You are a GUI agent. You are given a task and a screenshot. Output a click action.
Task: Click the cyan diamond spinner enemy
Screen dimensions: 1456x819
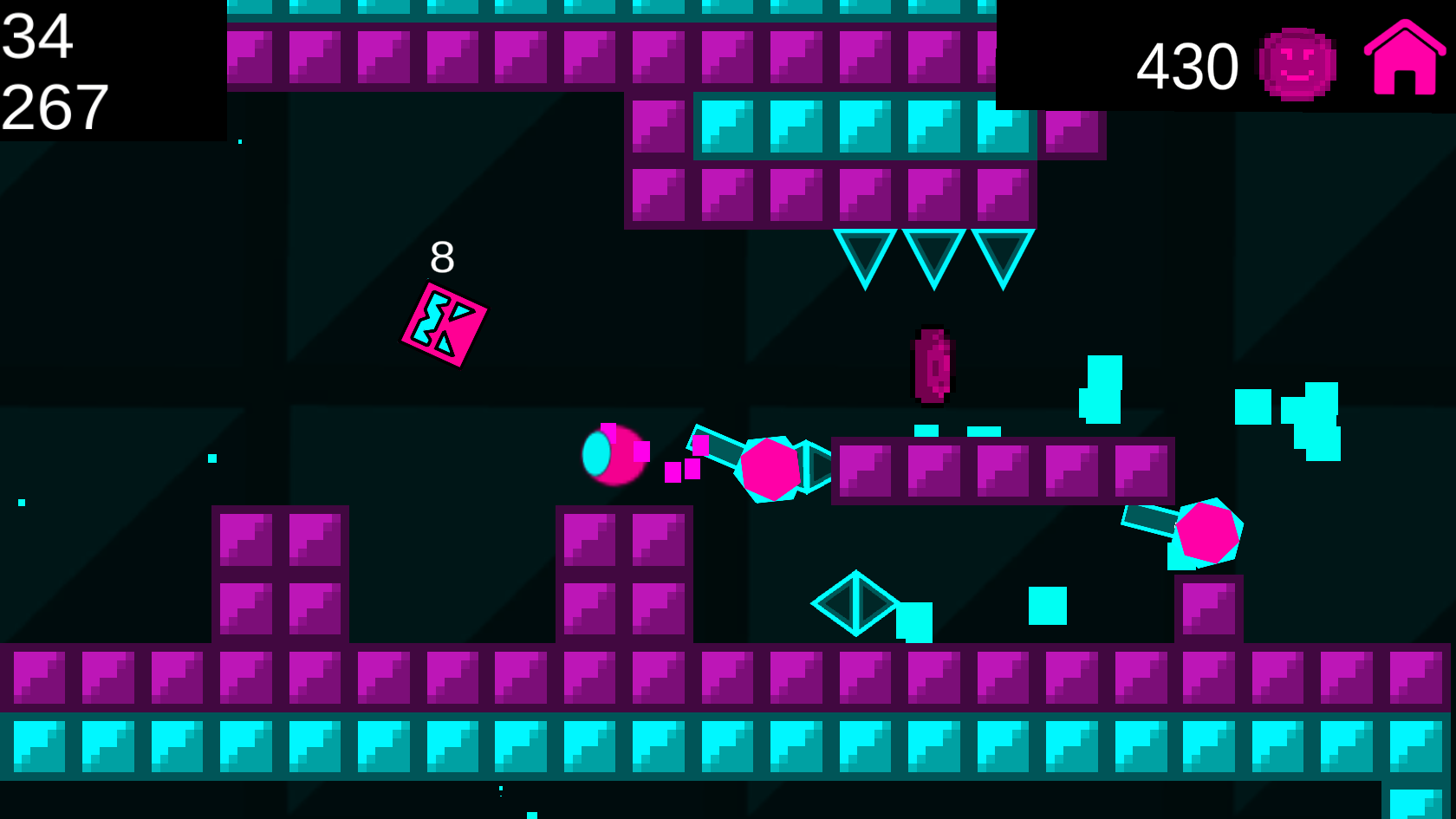click(x=854, y=605)
